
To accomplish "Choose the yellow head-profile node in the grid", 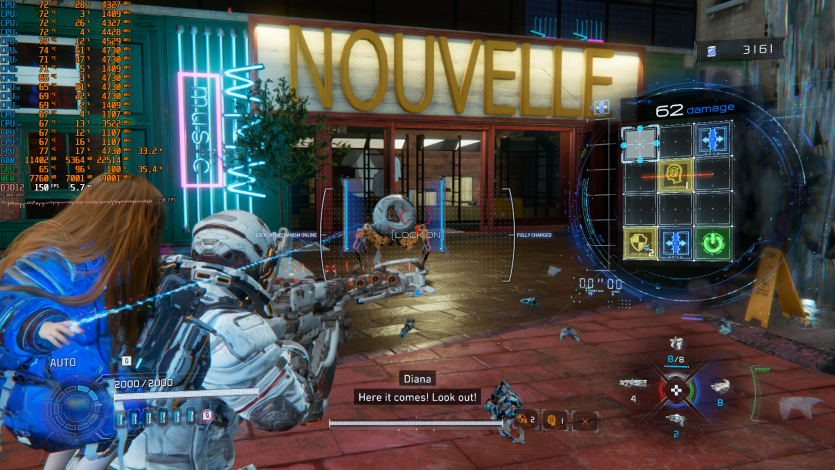I will (x=674, y=175).
